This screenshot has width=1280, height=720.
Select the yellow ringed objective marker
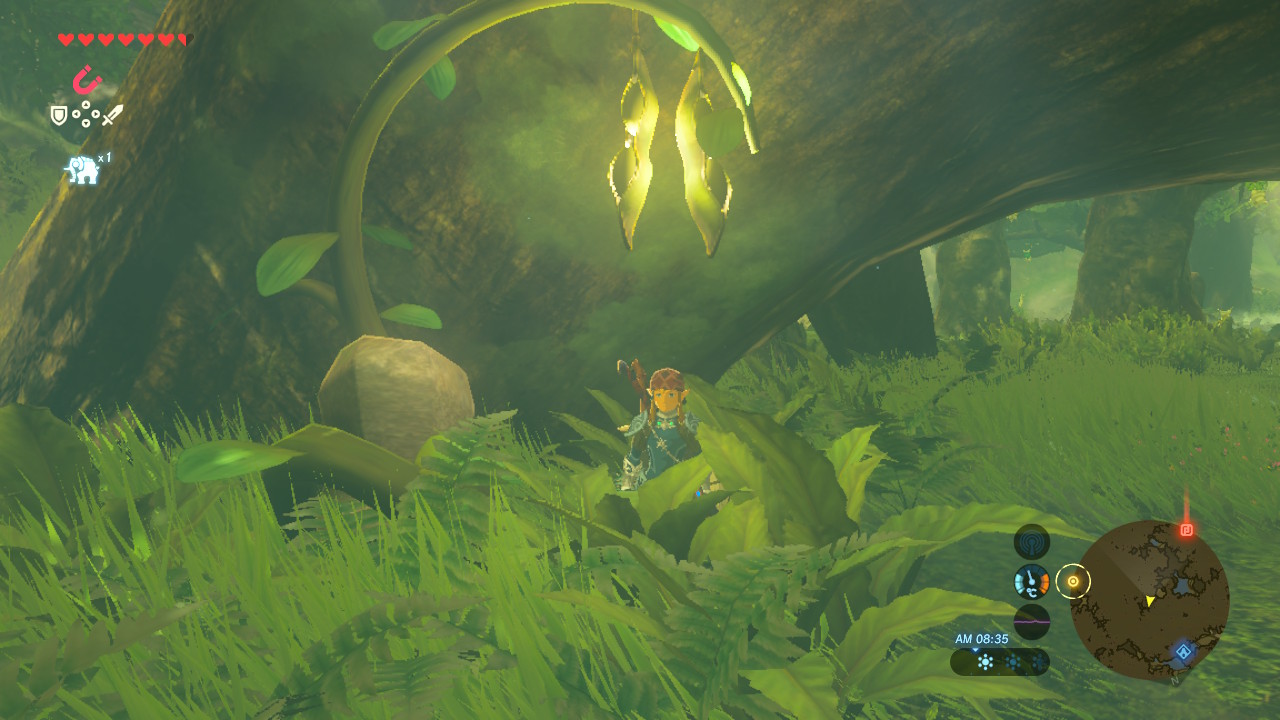pyautogui.click(x=1073, y=580)
